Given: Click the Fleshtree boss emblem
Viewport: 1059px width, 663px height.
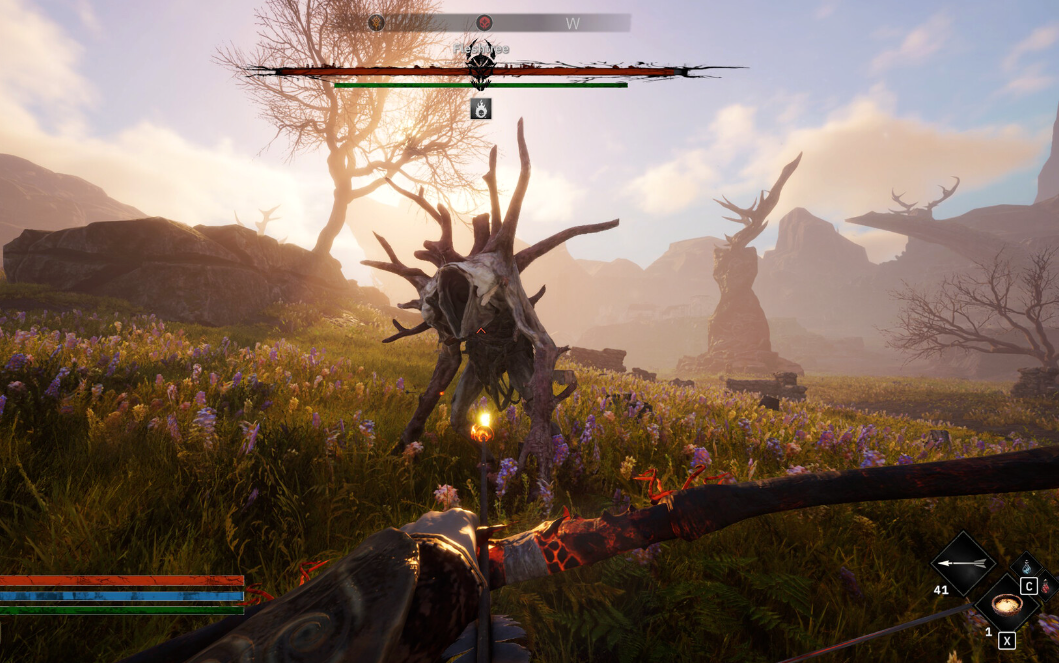Looking at the screenshot, I should (x=481, y=66).
